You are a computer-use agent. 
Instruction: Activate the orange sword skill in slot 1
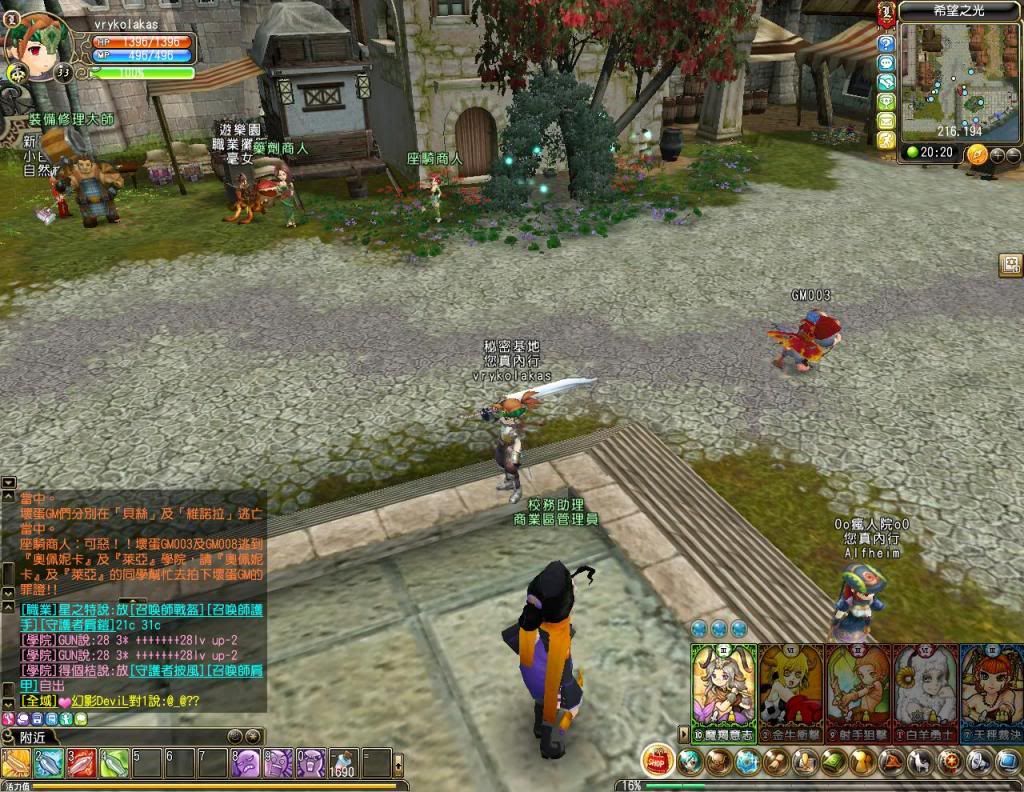pyautogui.click(x=17, y=764)
